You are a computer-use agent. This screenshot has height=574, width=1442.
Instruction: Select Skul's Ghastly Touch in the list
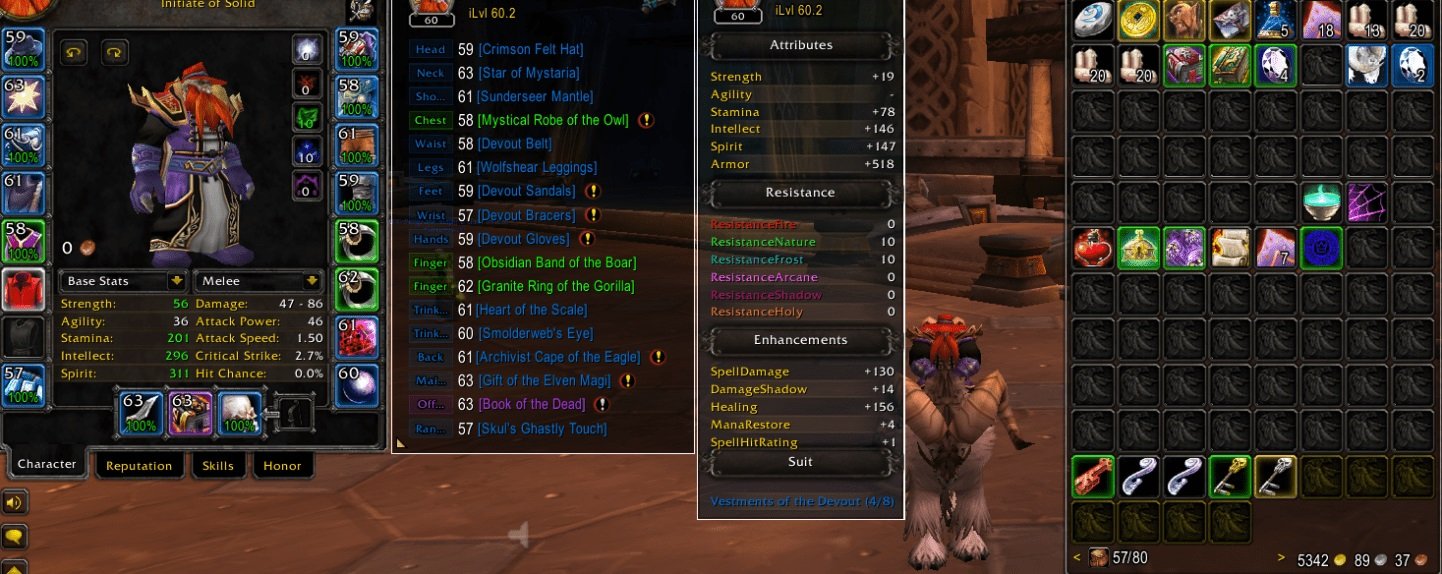click(x=541, y=429)
